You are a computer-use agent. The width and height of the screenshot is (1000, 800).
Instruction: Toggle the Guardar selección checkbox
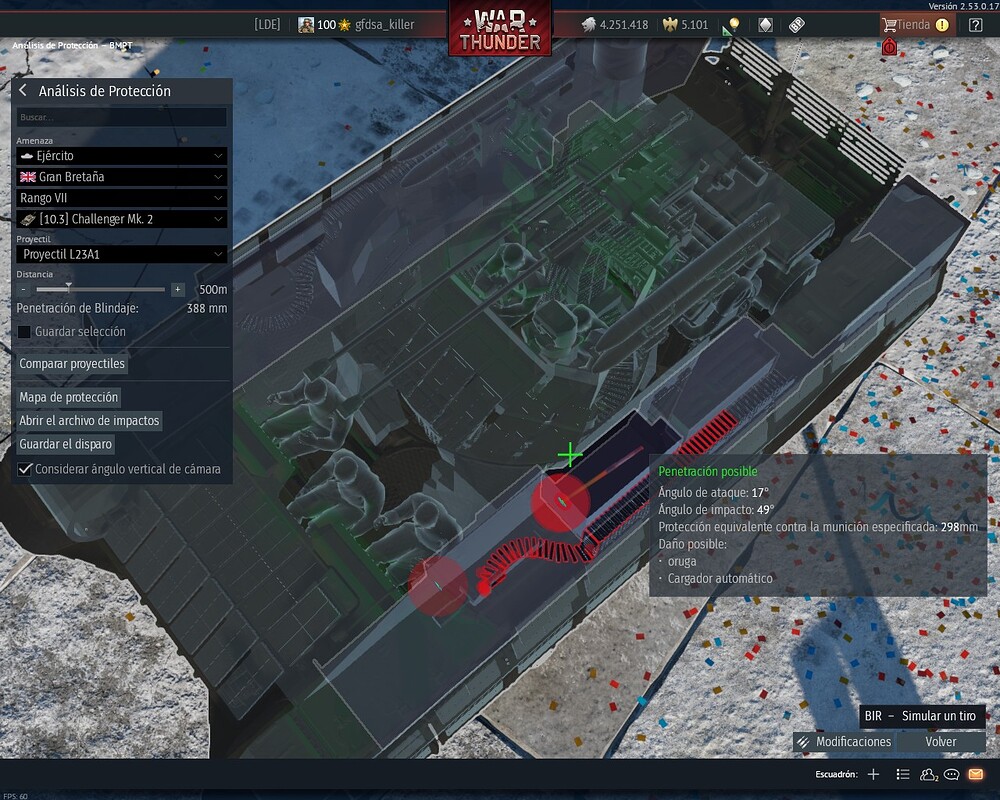[x=25, y=332]
